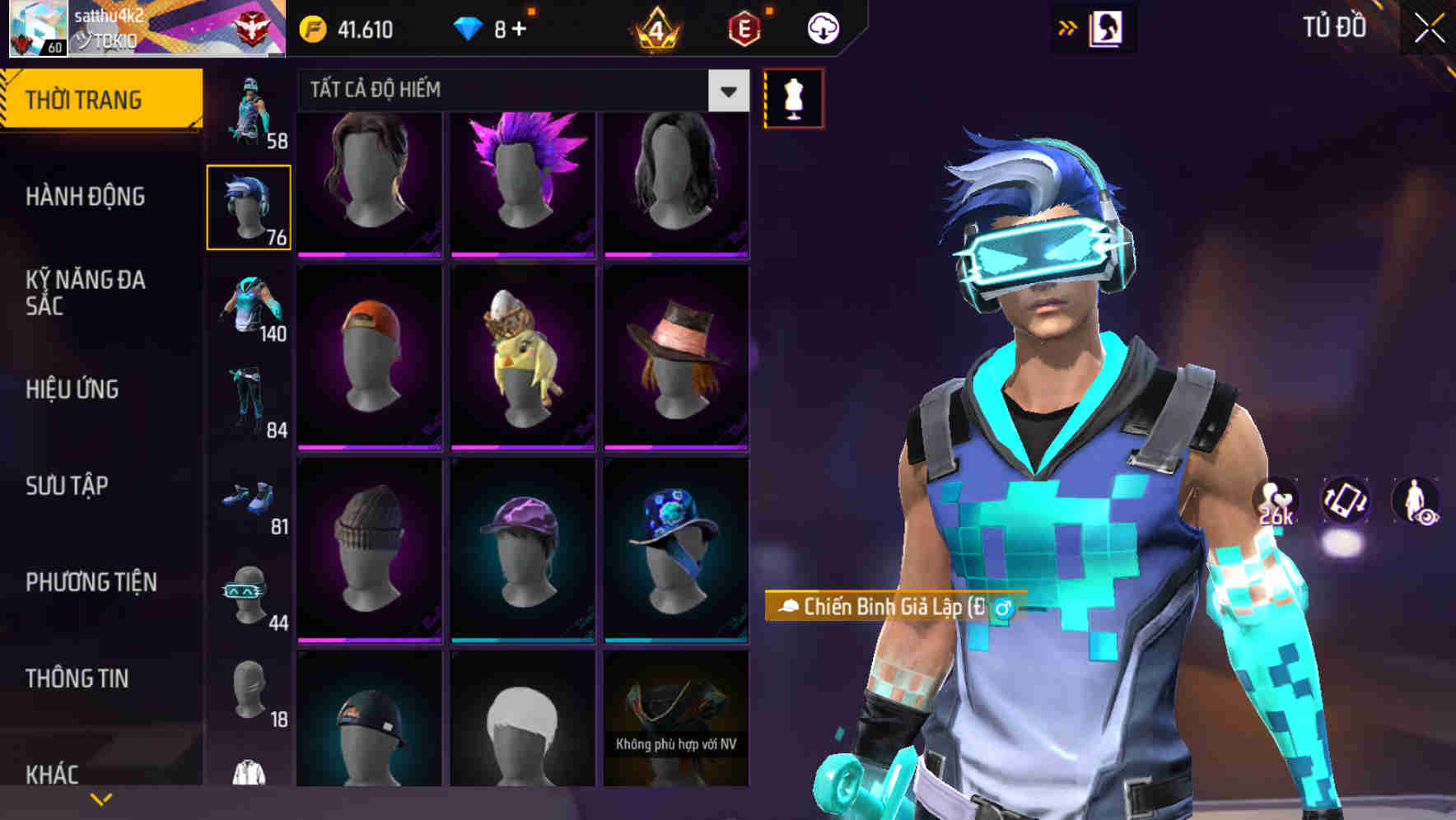Select the purple spiky hair thumbnail
Image resolution: width=1456 pixels, height=820 pixels.
point(524,181)
